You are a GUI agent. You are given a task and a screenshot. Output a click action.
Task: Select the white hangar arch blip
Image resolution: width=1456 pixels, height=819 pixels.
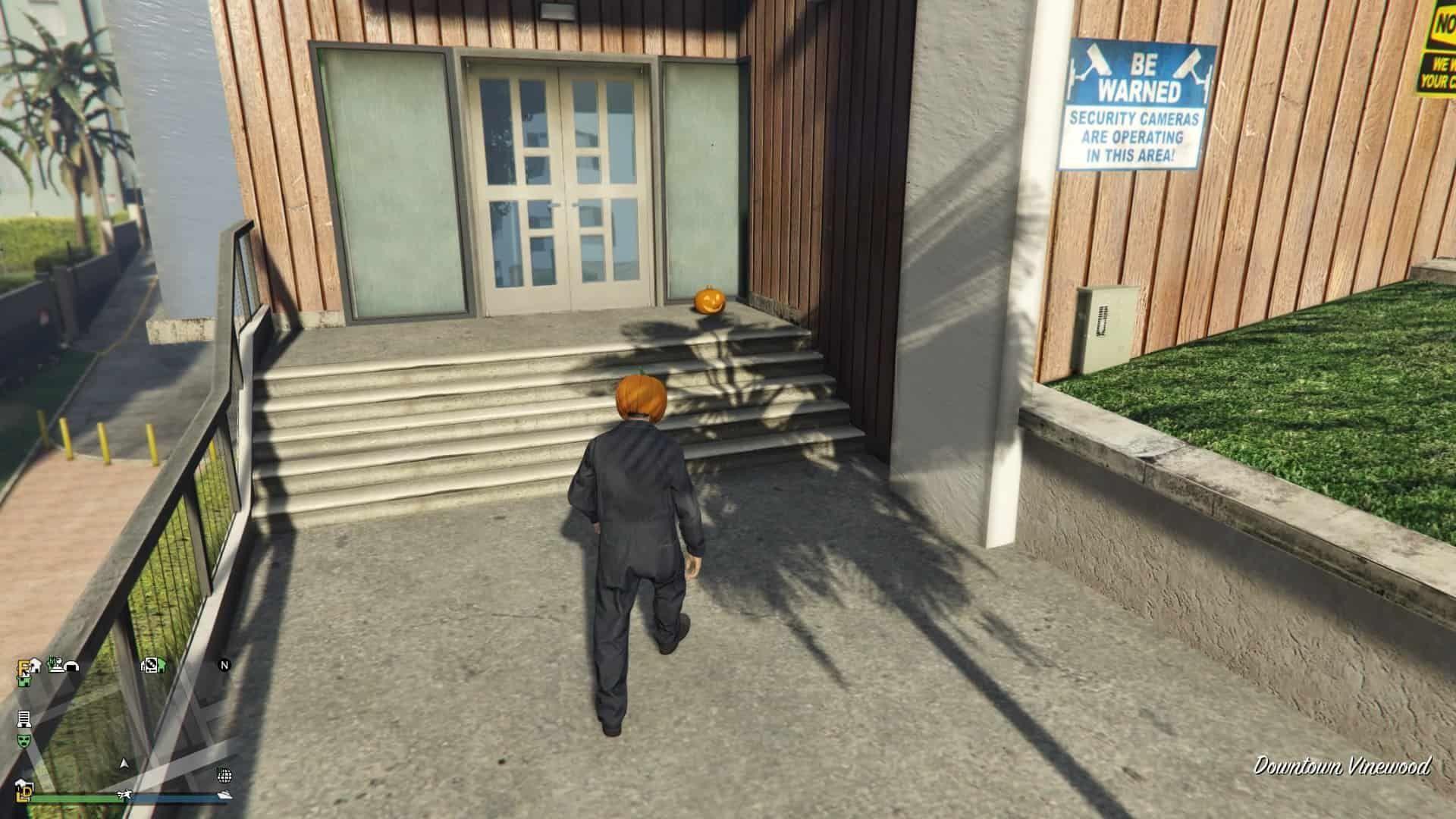click(73, 666)
